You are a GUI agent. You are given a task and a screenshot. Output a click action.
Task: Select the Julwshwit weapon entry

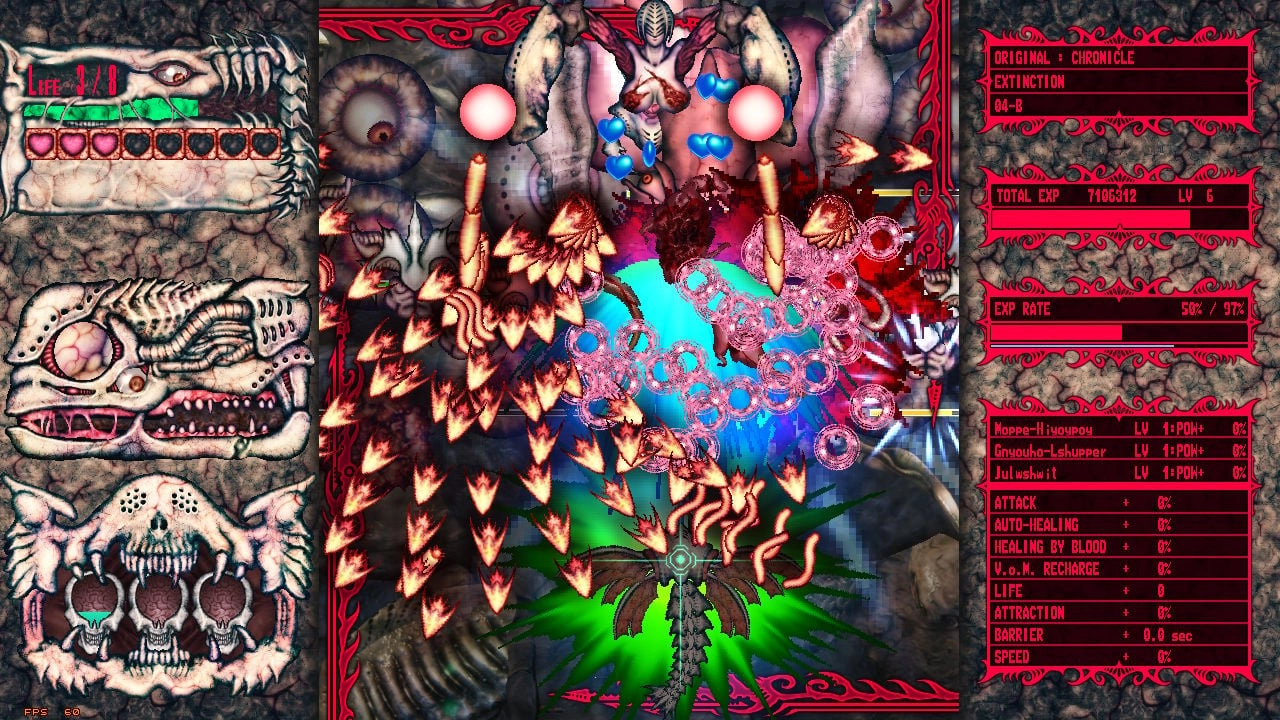[x=1100, y=470]
